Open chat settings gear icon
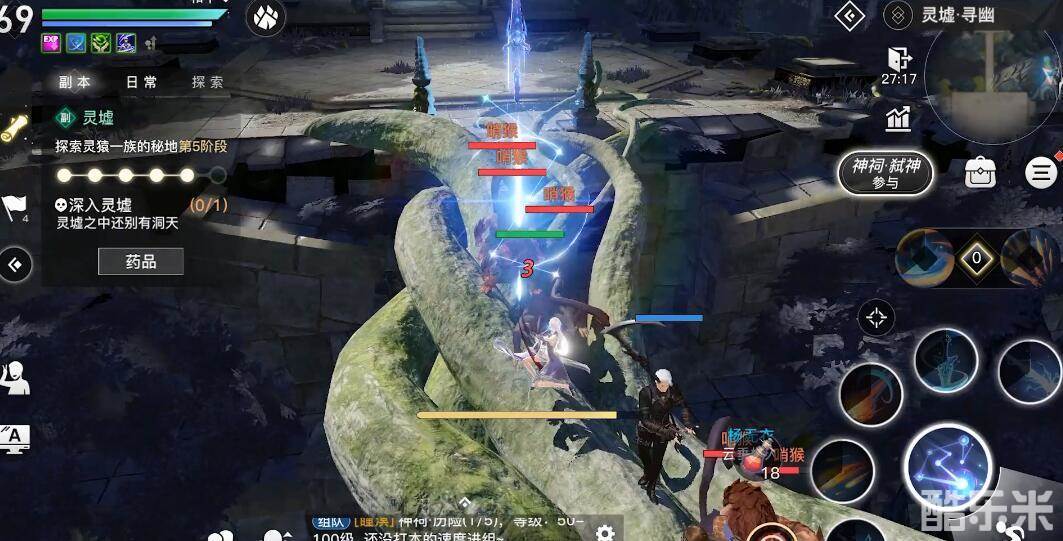 click(605, 531)
